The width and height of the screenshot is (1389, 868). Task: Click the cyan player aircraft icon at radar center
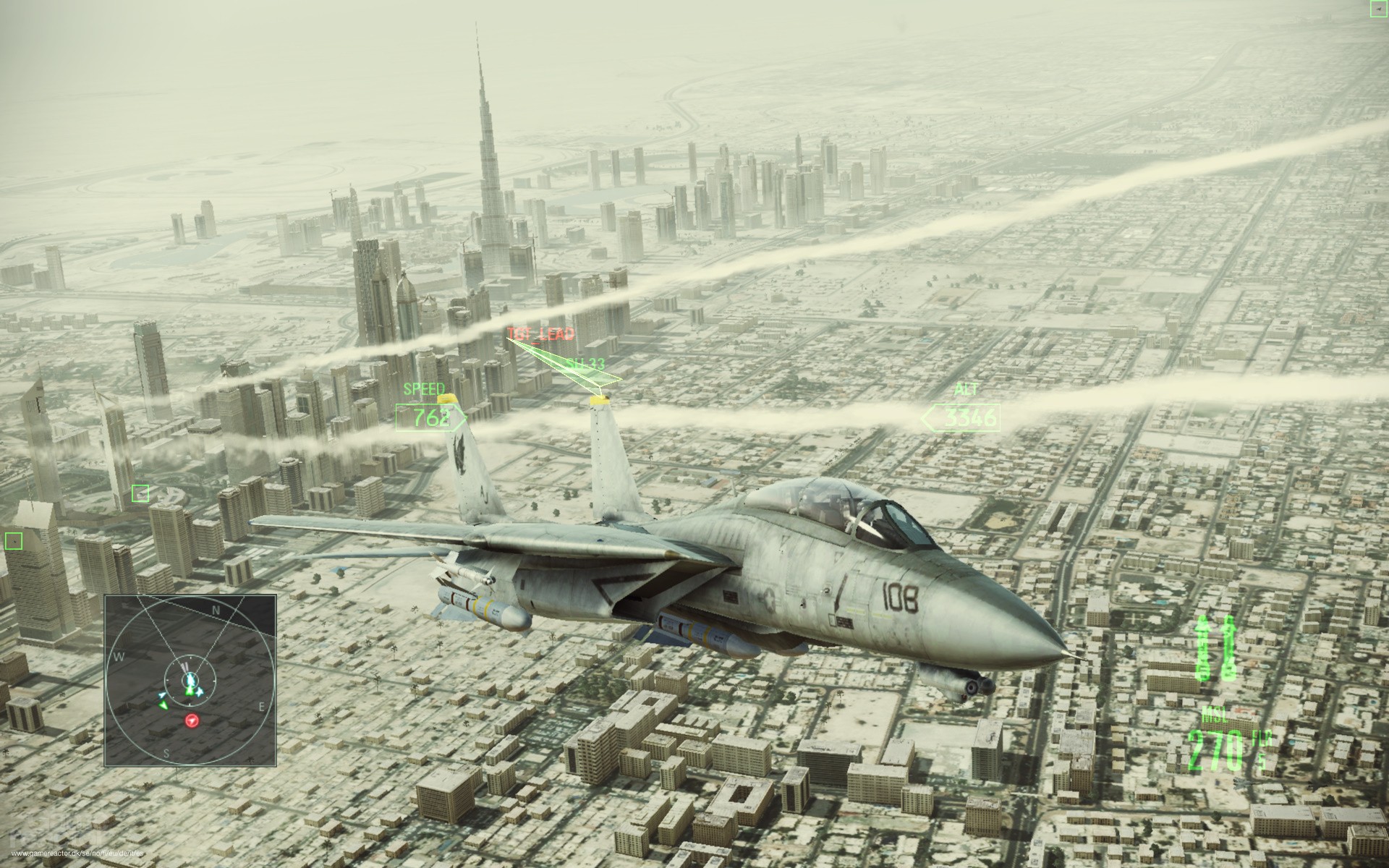tap(190, 678)
